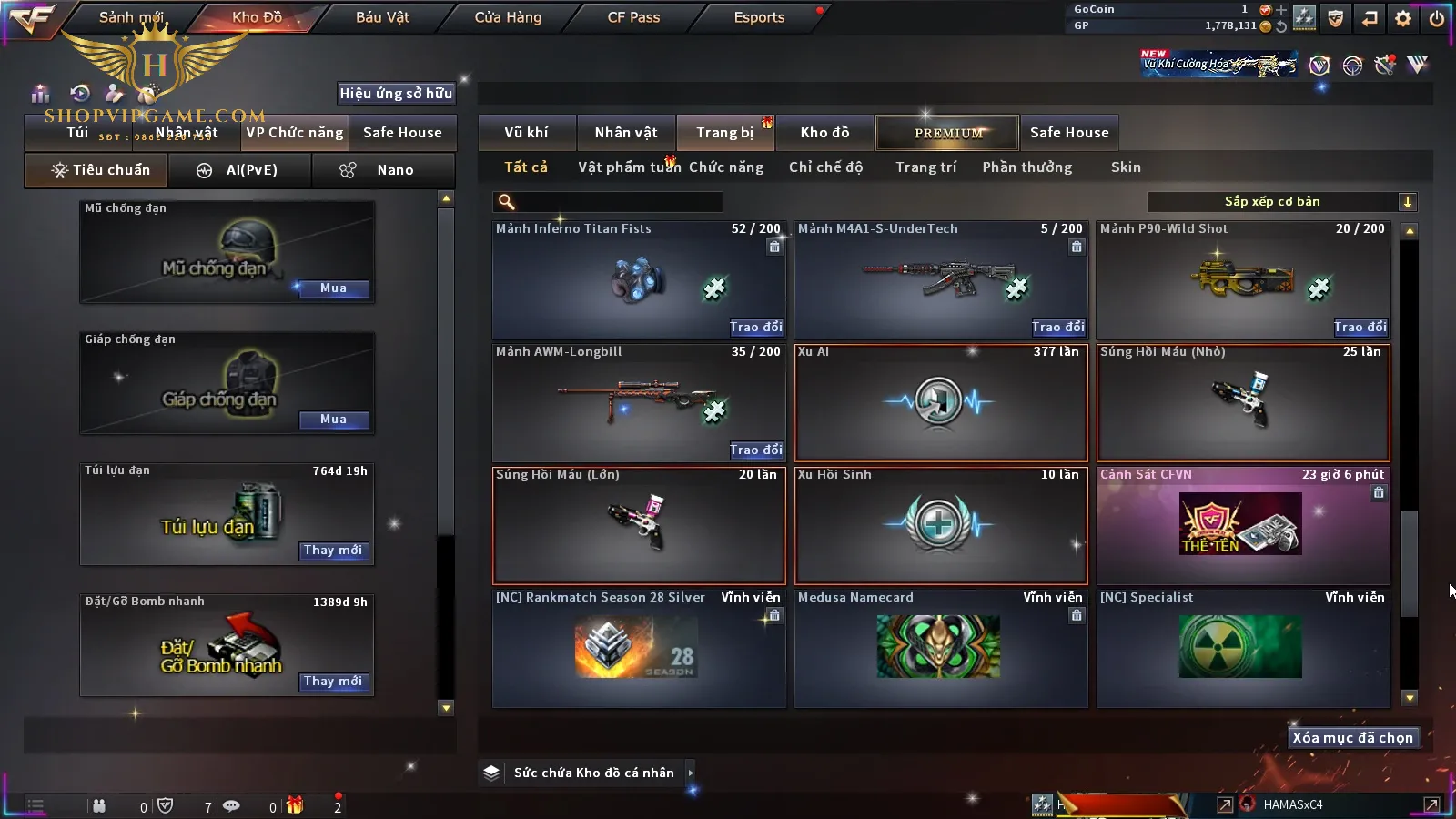Viewport: 1456px width, 819px height.
Task: Click Xóa mục đã chọn button
Action: coord(1352,738)
